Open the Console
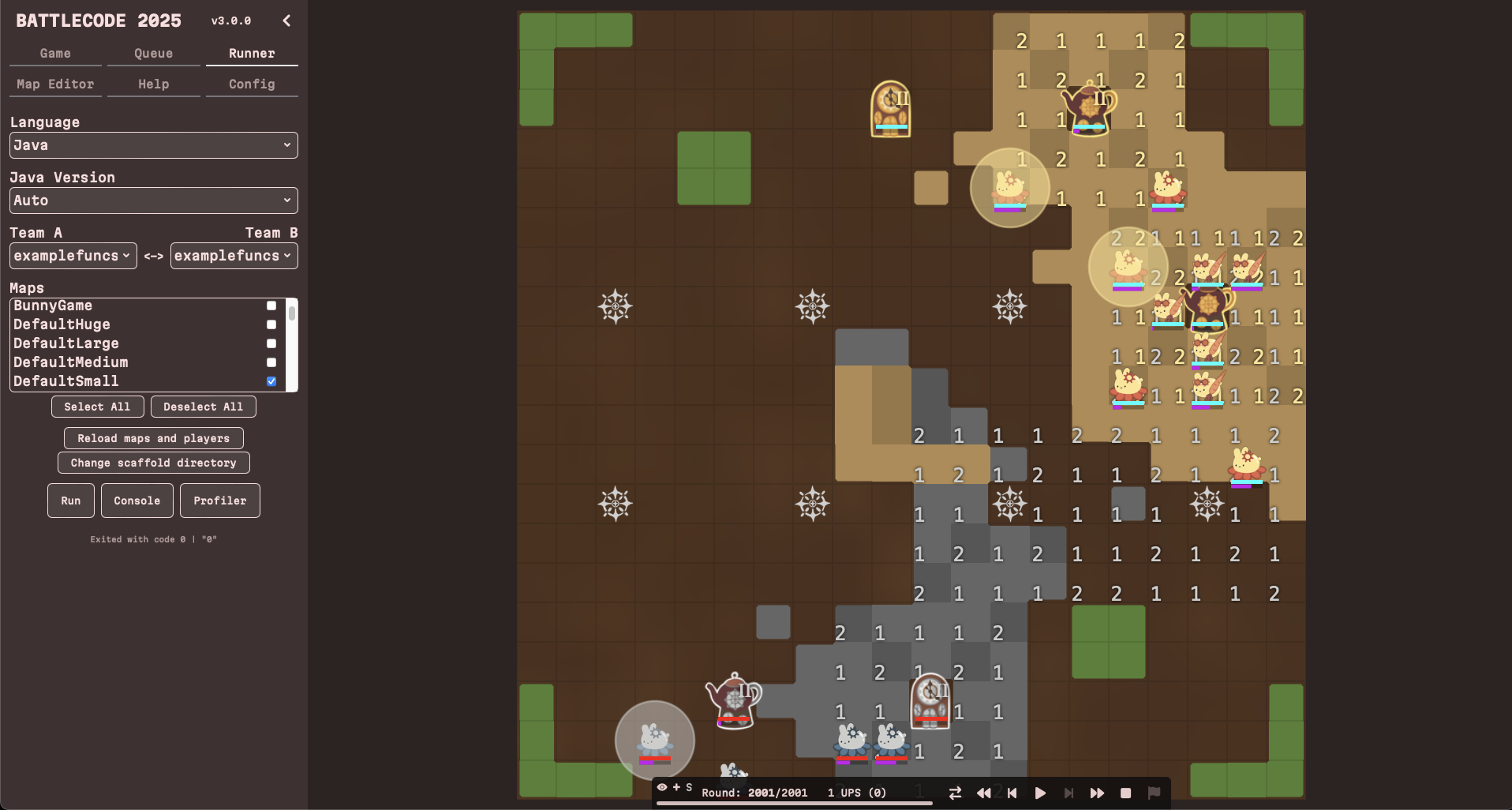 click(x=137, y=501)
